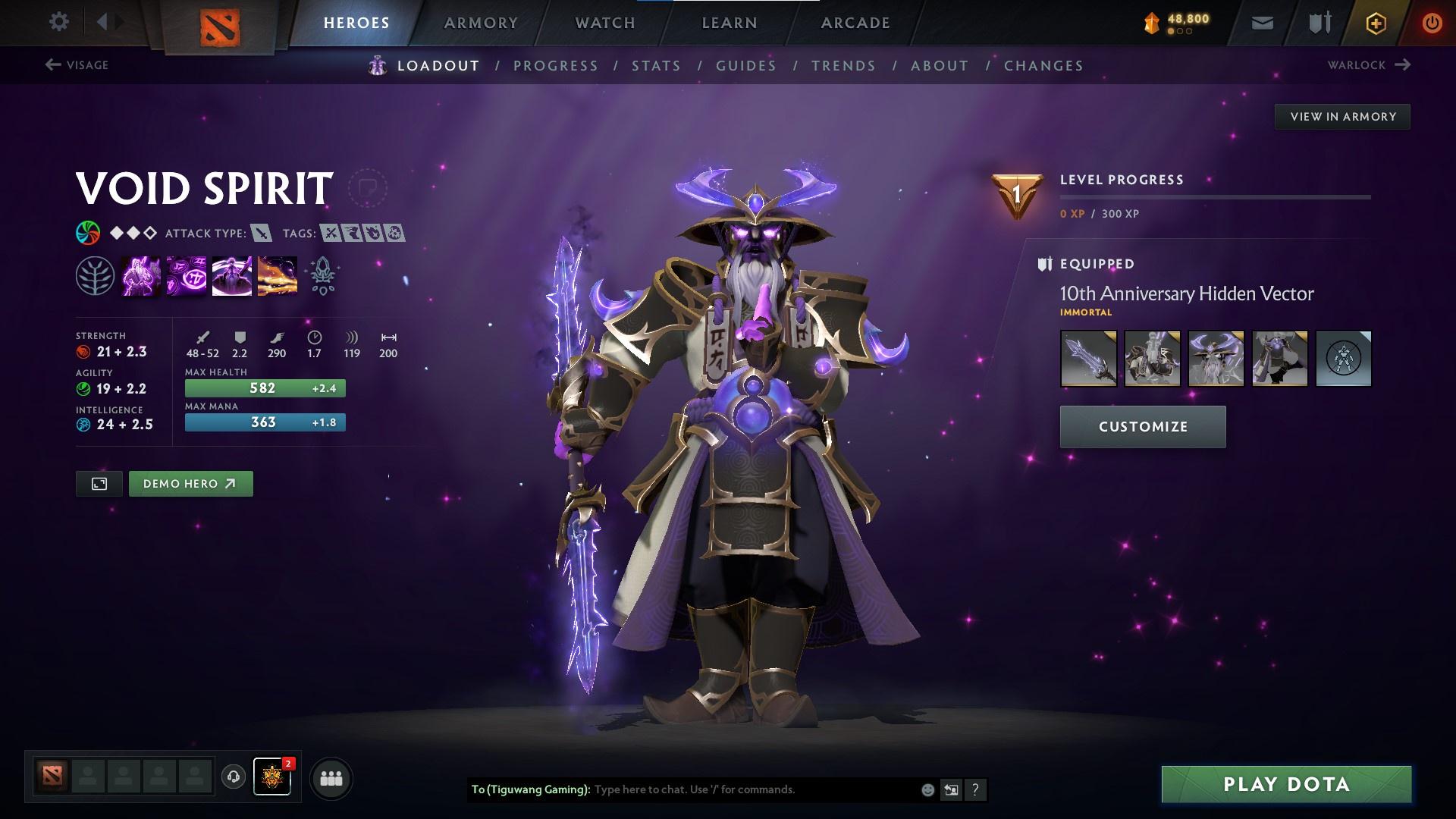Click the back arrow to Visage hero
Screen dimensions: 1456x819
(x=52, y=64)
